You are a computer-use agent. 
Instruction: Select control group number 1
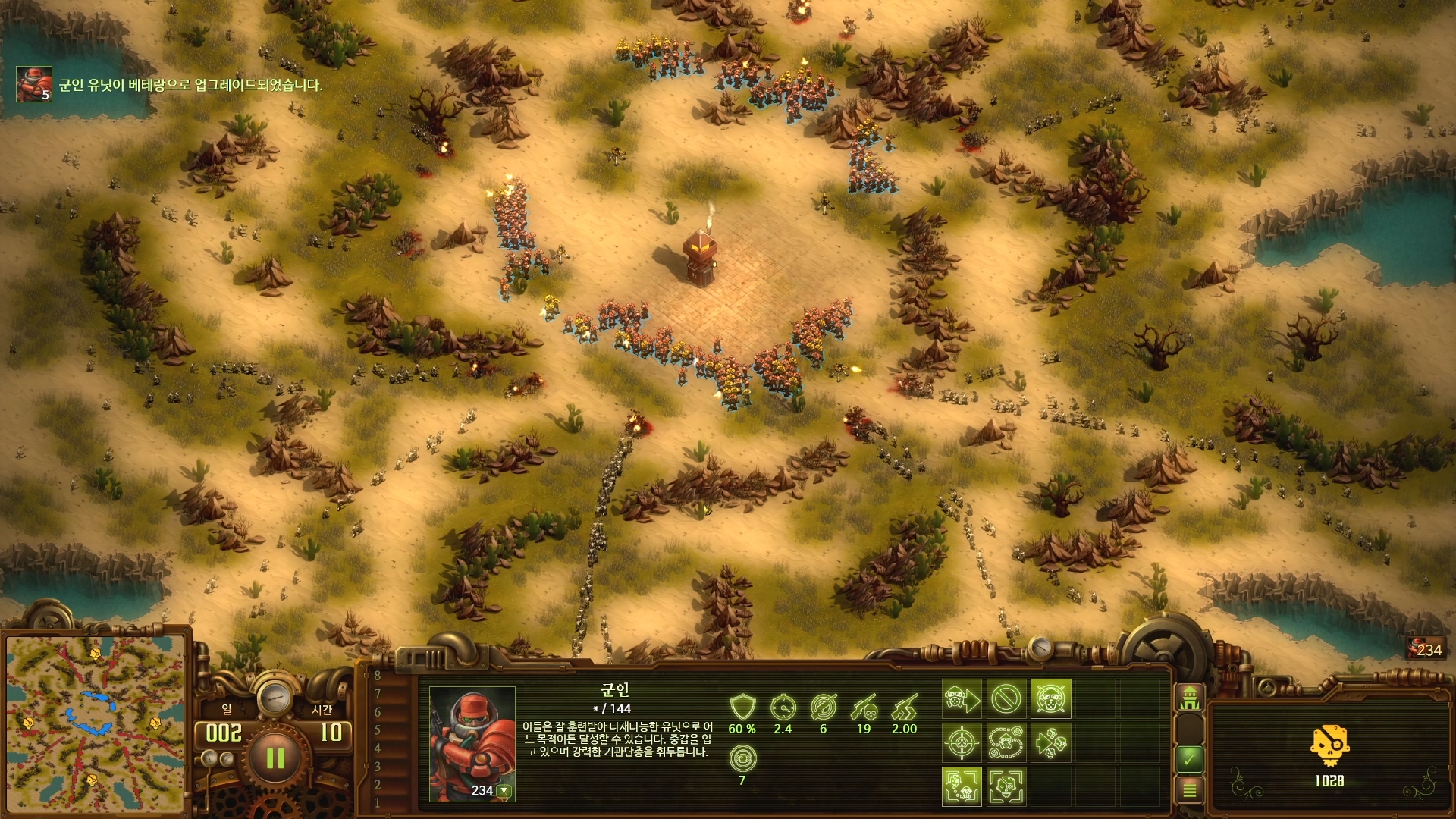tap(378, 802)
